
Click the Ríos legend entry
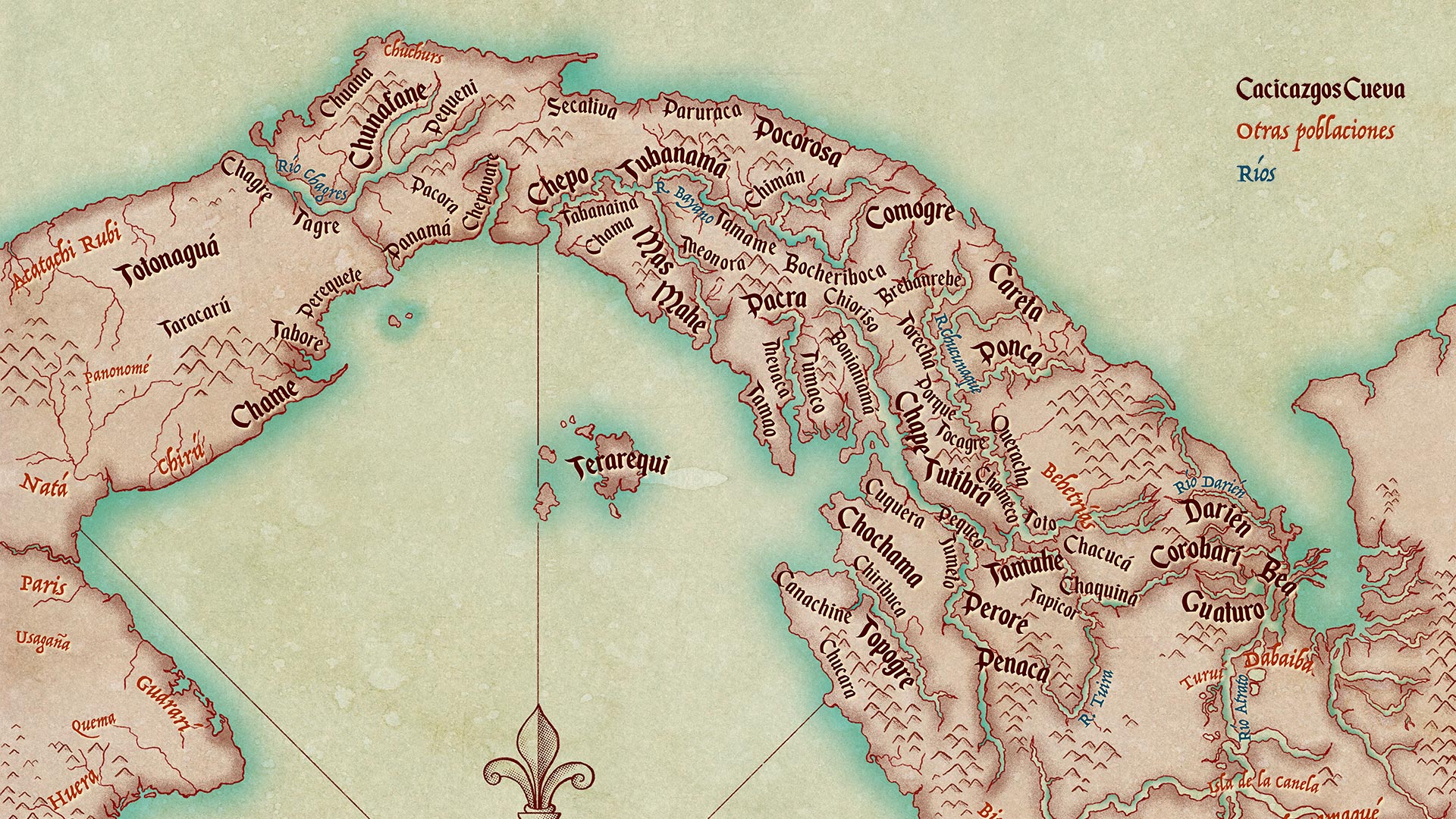pos(1257,173)
